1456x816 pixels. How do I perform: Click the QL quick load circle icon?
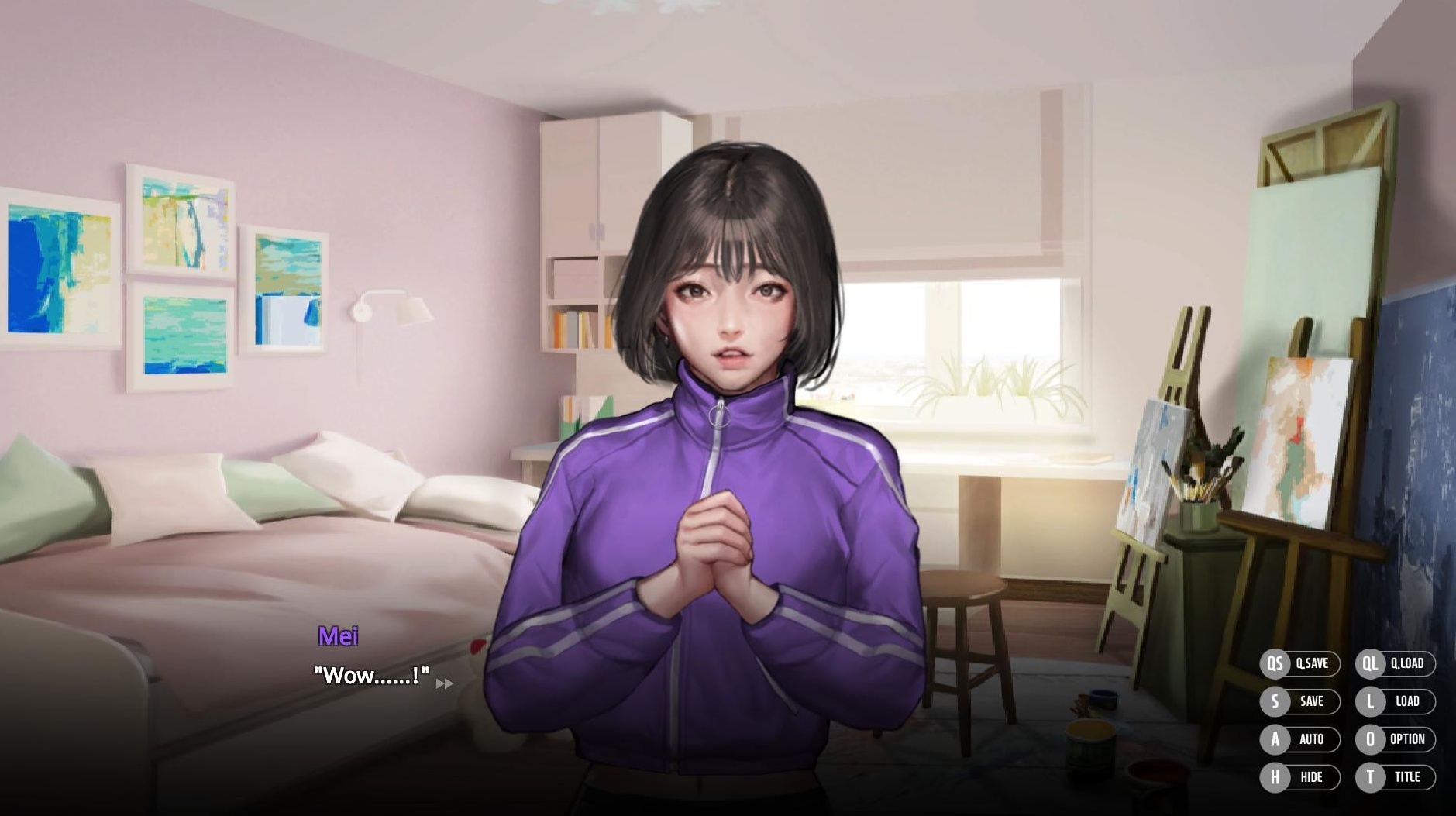[x=1370, y=664]
